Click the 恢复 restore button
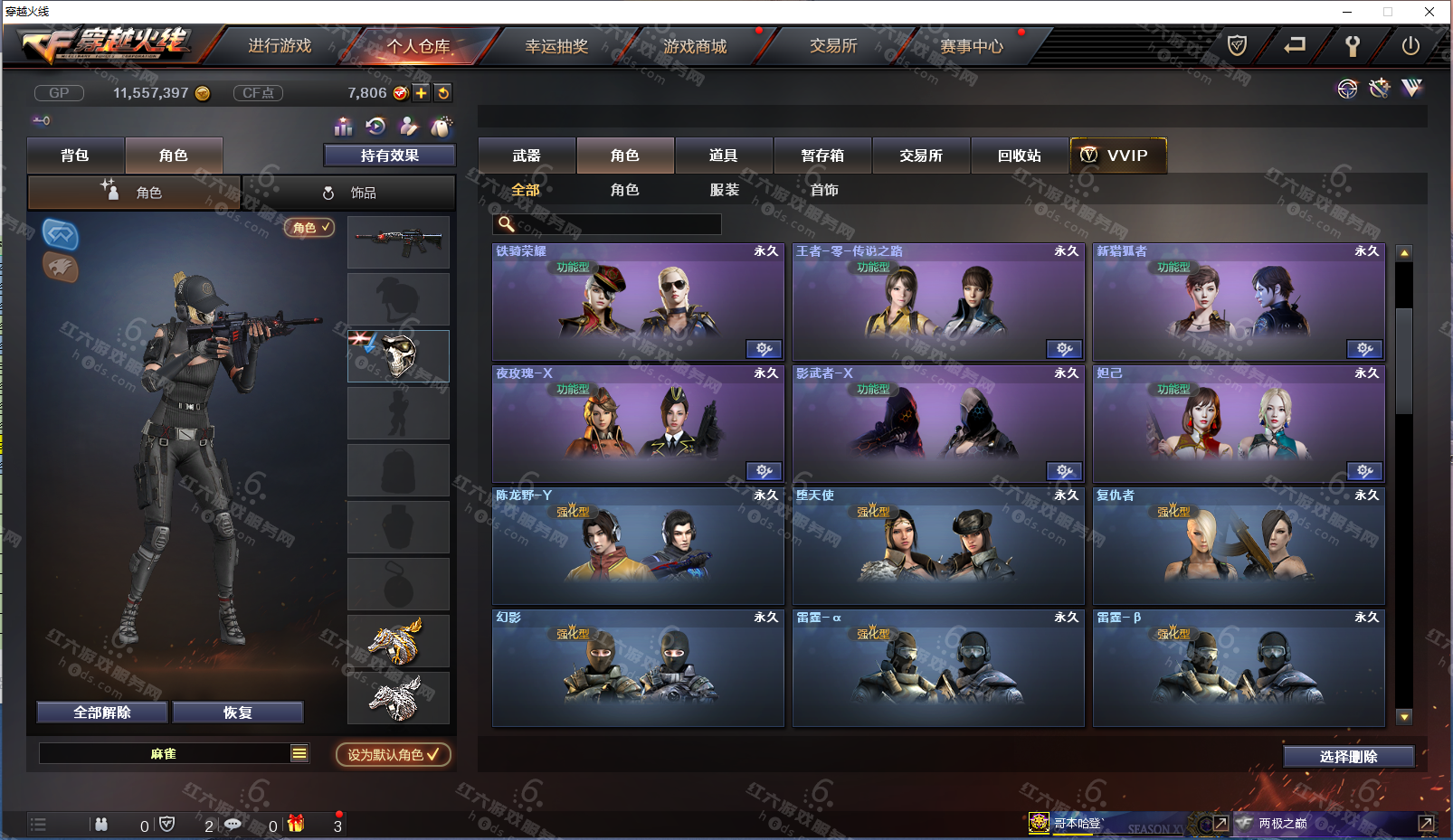 238,713
